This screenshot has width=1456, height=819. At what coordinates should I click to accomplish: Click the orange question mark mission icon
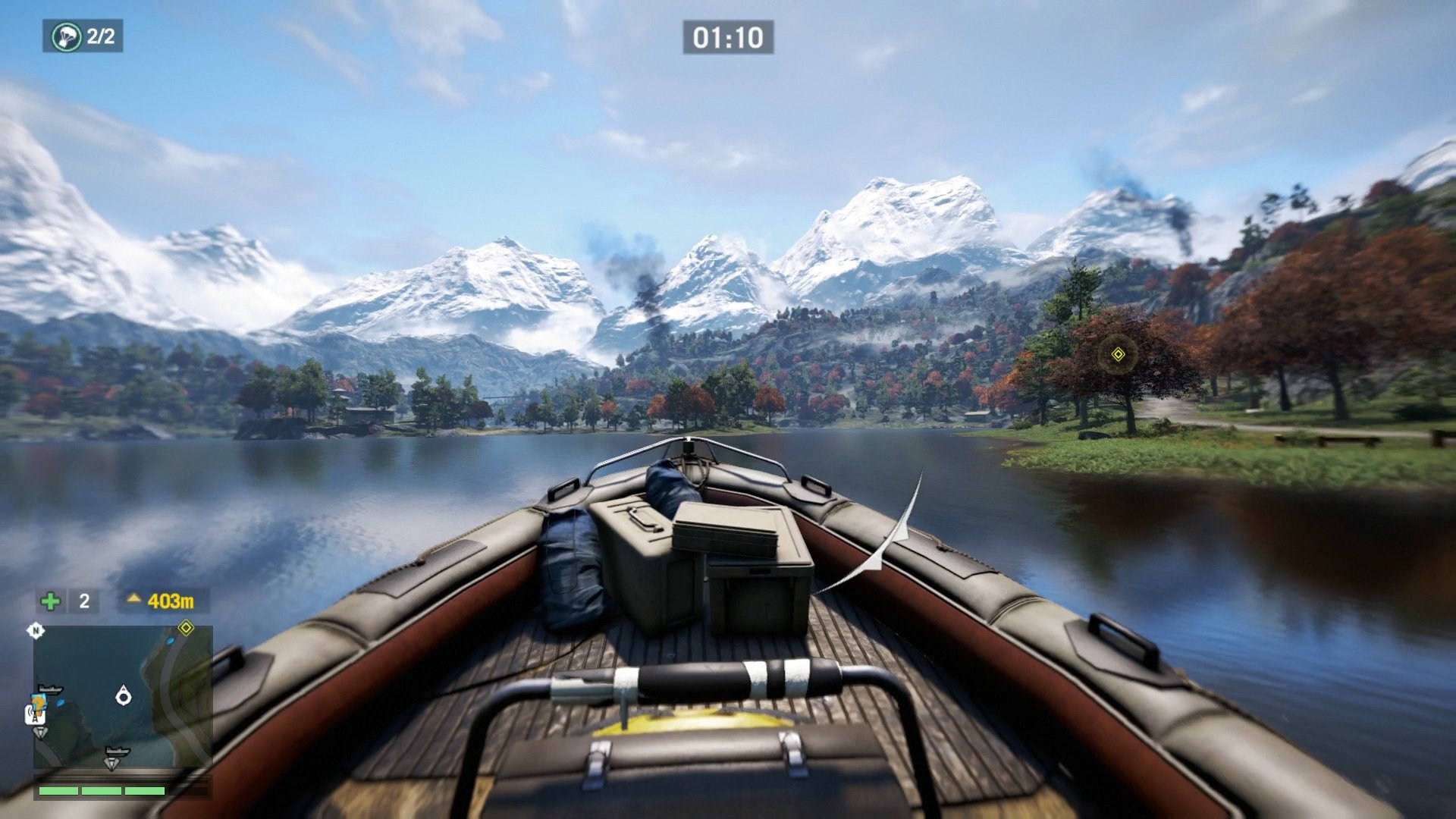(39, 701)
